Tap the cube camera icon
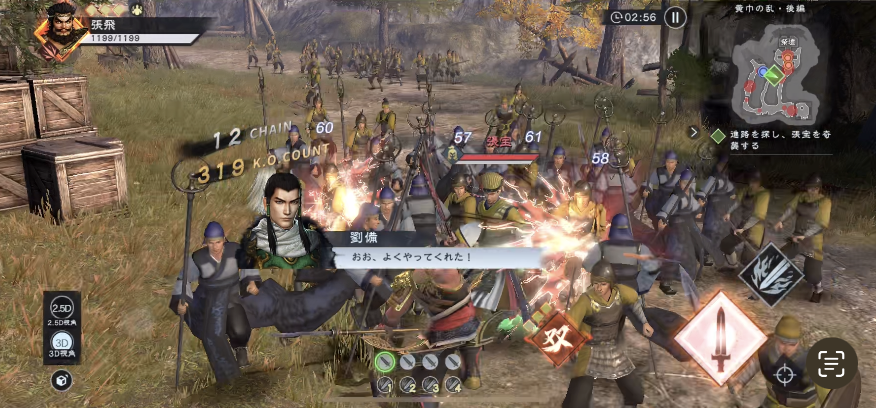 [62, 379]
